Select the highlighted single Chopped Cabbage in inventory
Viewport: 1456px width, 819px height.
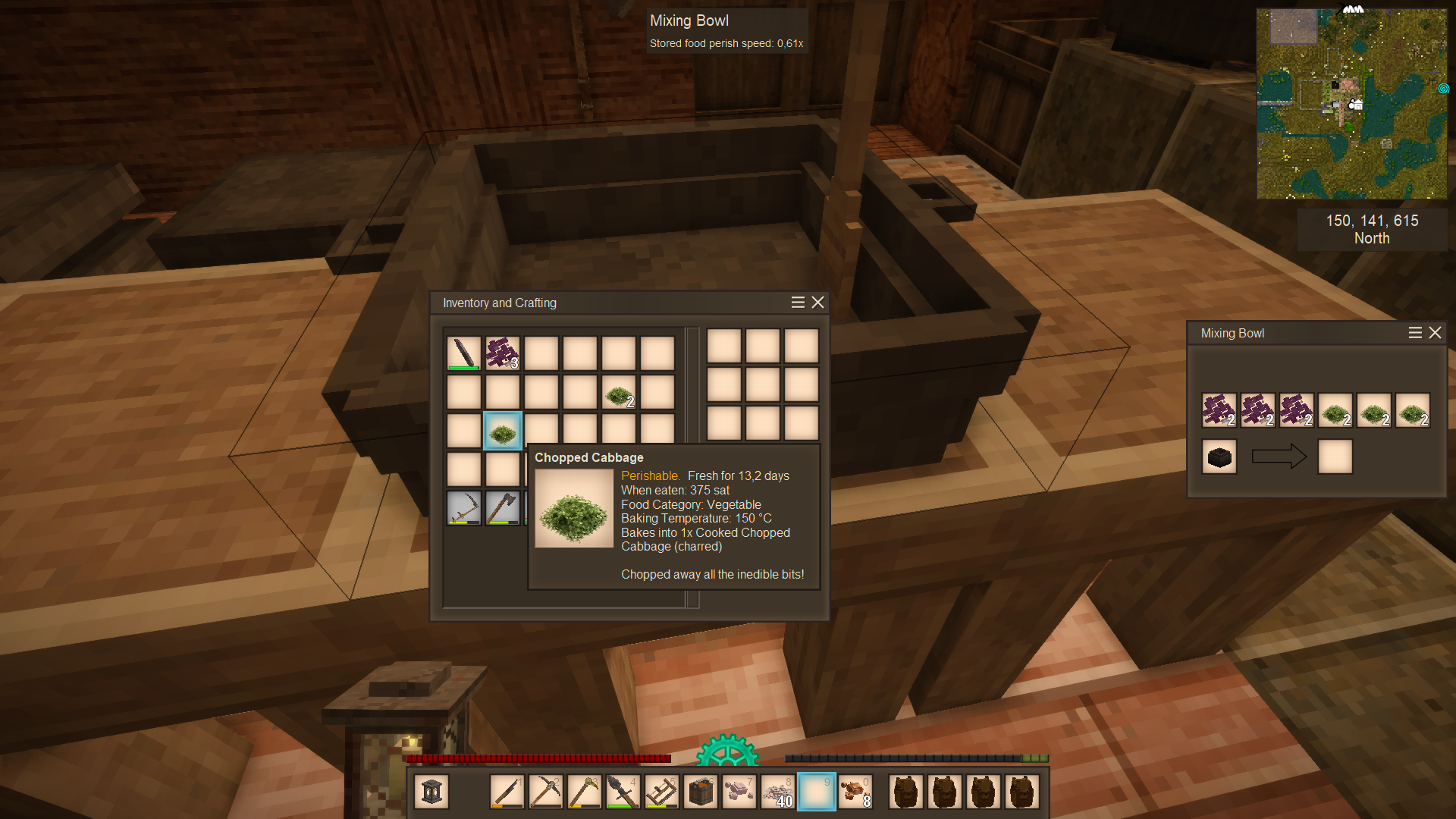point(503,431)
